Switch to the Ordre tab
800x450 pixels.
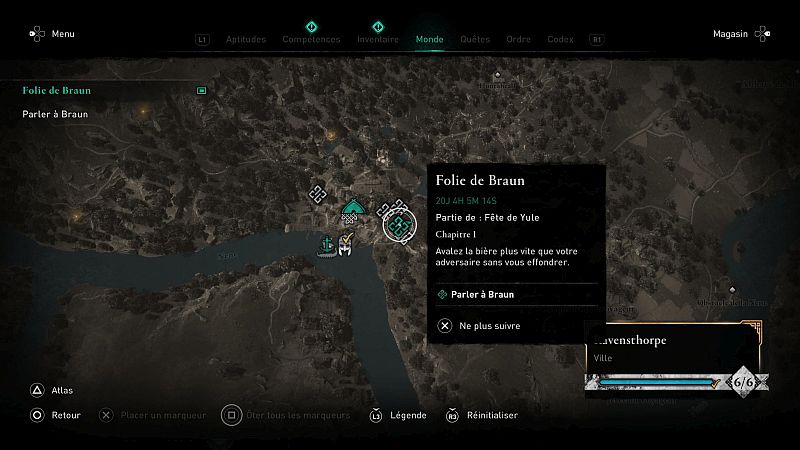(518, 40)
